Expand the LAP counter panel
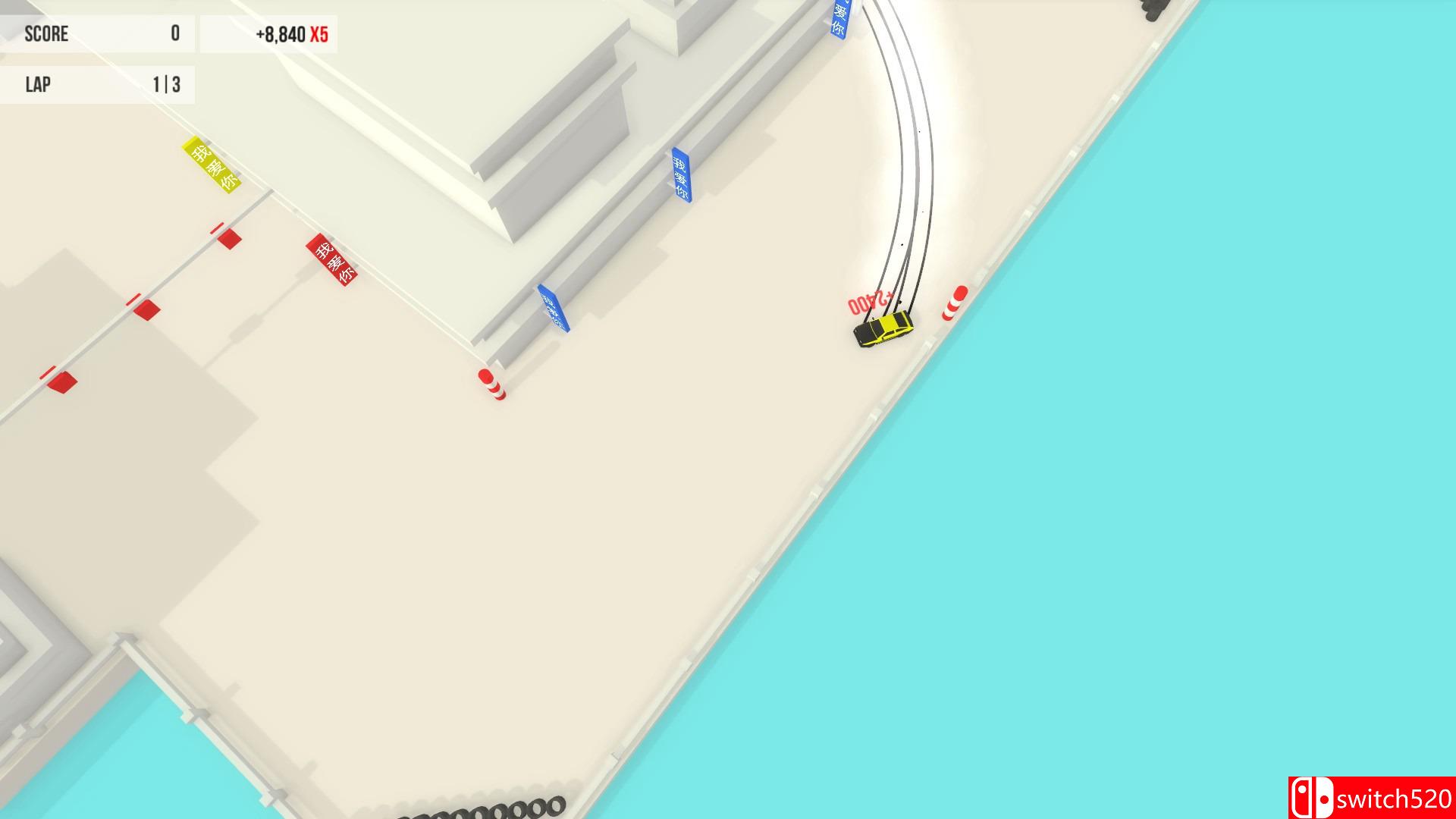The width and height of the screenshot is (1456, 819). (x=97, y=83)
